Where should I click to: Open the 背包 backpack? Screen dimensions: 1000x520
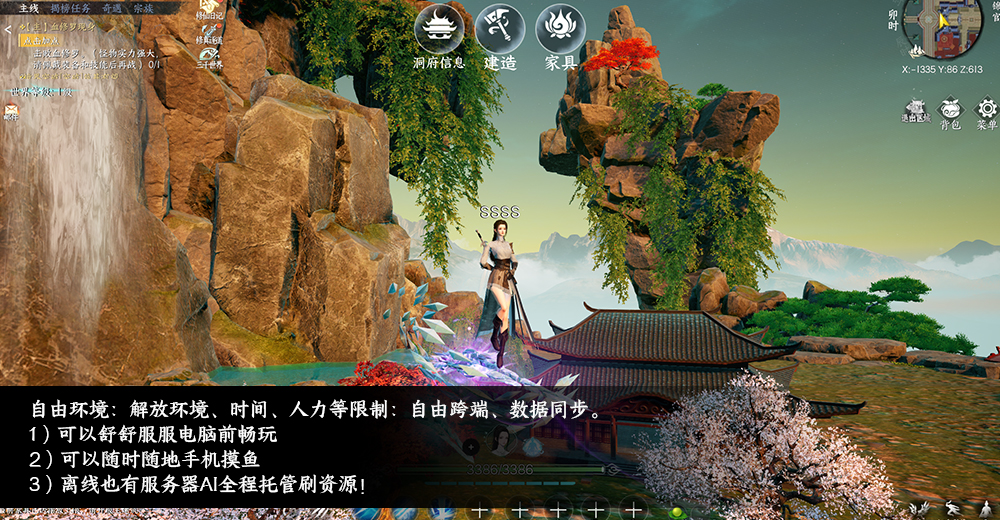(x=950, y=112)
